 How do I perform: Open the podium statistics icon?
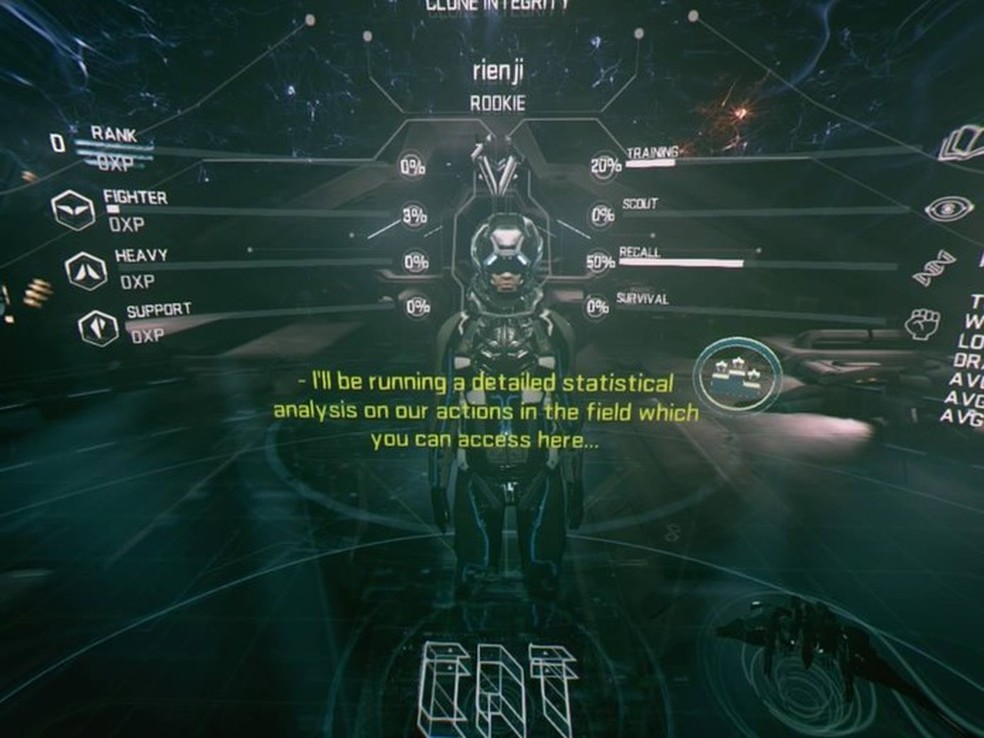click(x=737, y=374)
